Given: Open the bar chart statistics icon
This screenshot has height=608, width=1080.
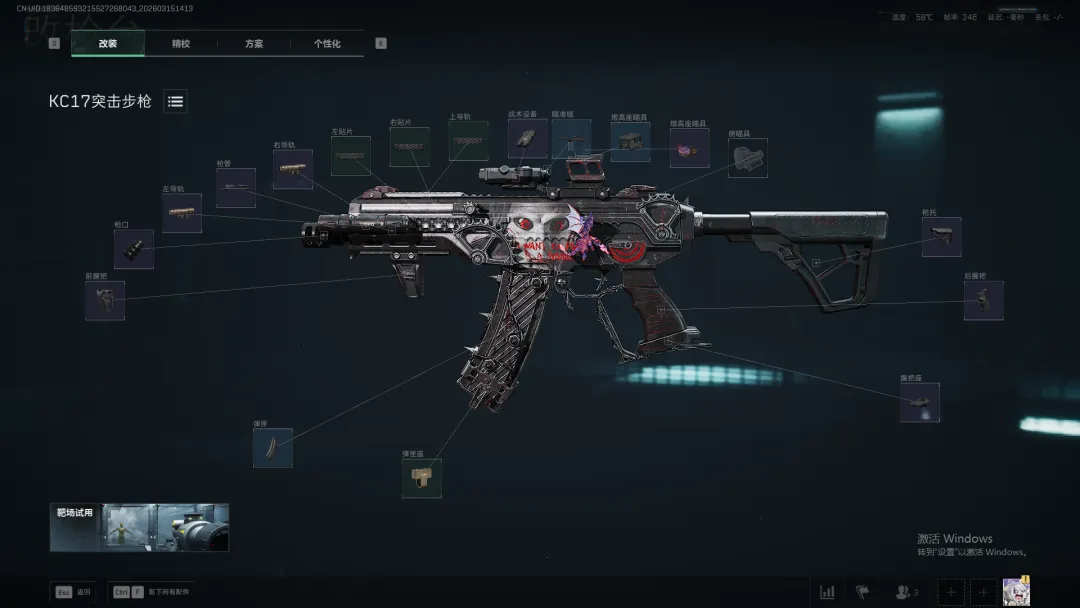Looking at the screenshot, I should (827, 592).
